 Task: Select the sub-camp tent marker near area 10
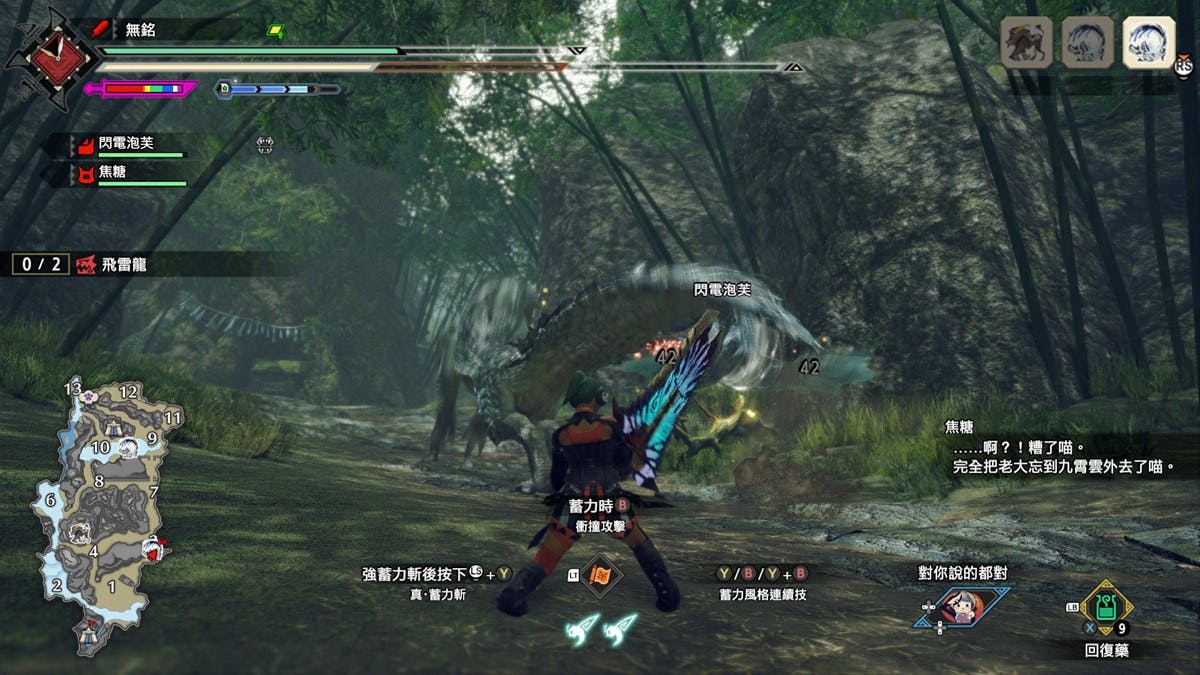[110, 427]
